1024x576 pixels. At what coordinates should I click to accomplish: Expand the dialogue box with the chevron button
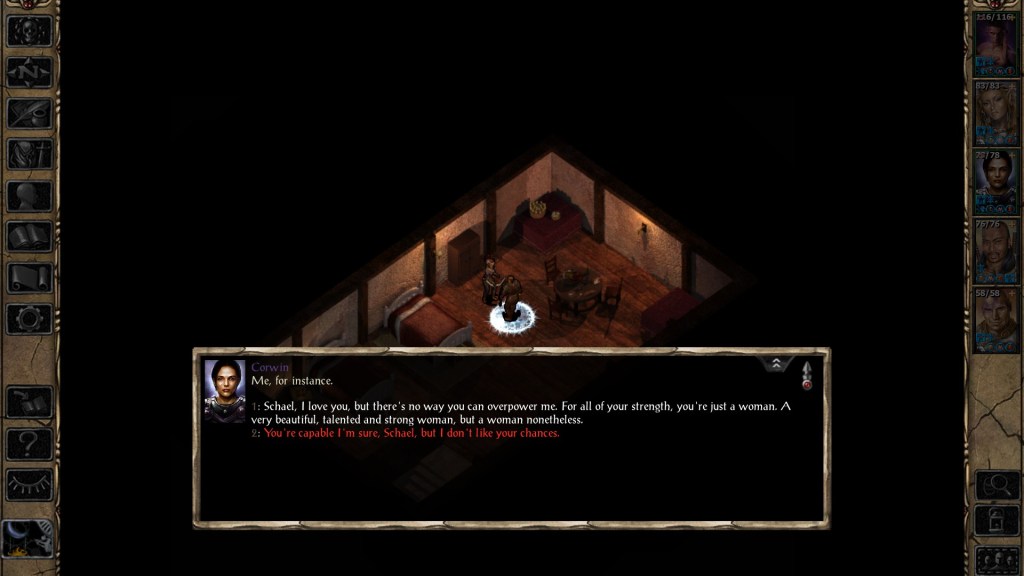click(x=777, y=365)
